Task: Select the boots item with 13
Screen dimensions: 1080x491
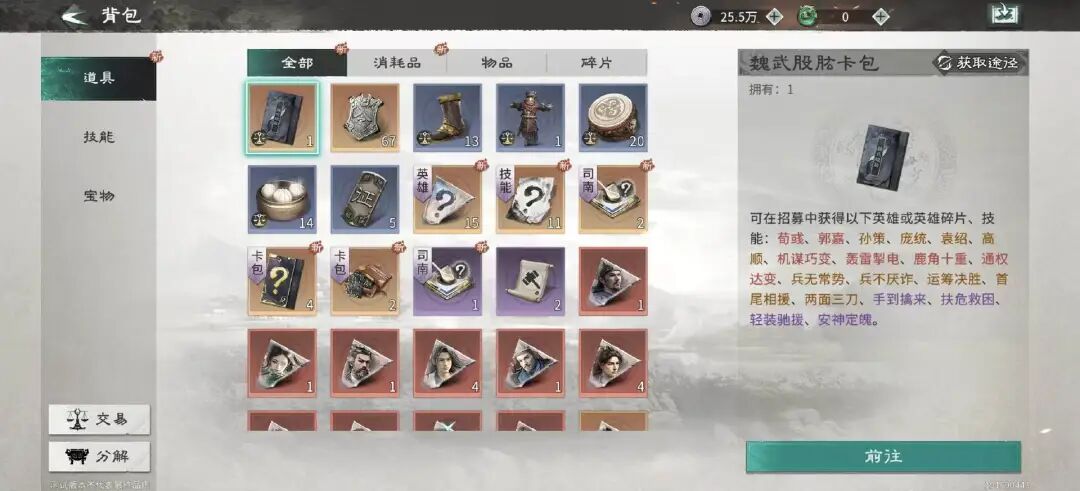Action: tap(447, 117)
